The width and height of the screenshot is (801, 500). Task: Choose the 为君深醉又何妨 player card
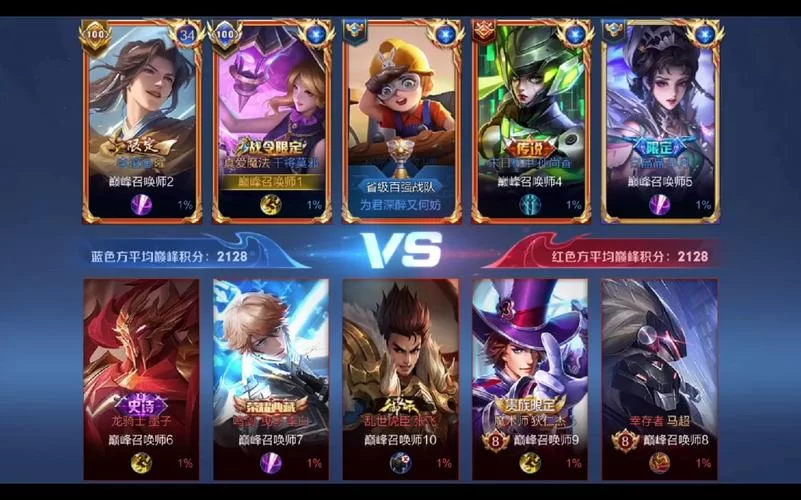pos(401,122)
